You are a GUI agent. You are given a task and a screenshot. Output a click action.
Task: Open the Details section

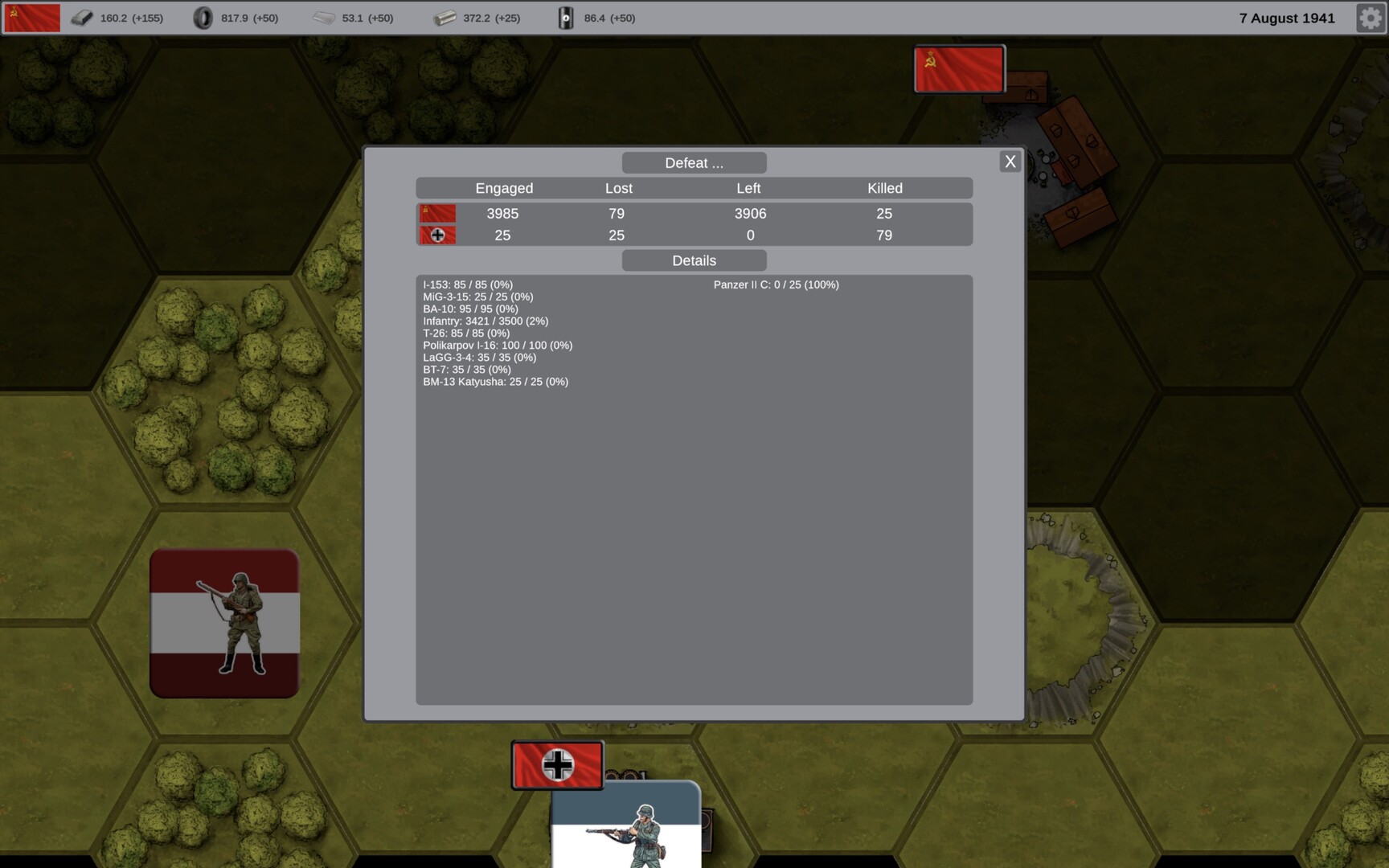point(693,260)
